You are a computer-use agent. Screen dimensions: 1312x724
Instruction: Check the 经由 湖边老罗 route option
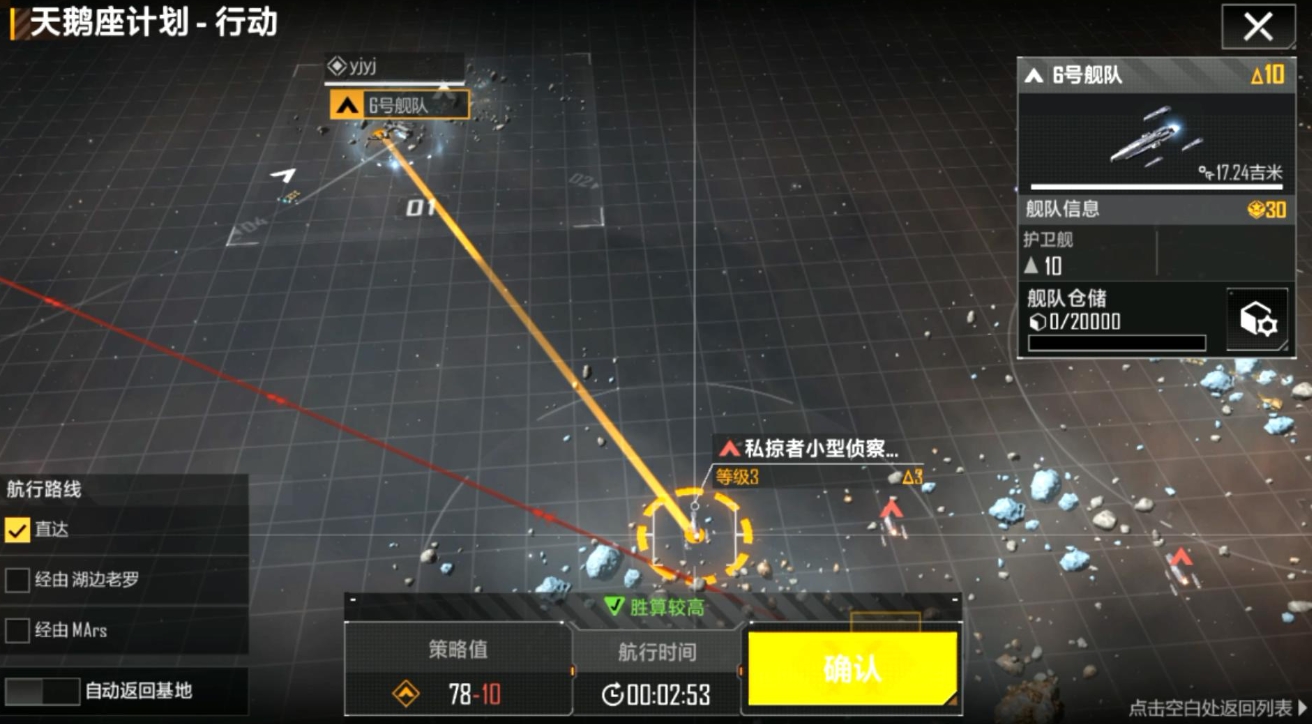pyautogui.click(x=16, y=580)
